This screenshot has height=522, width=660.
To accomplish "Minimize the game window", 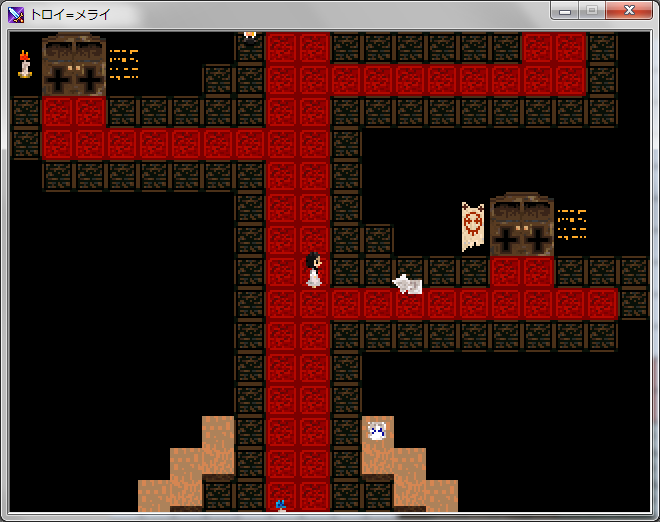I will 566,11.
